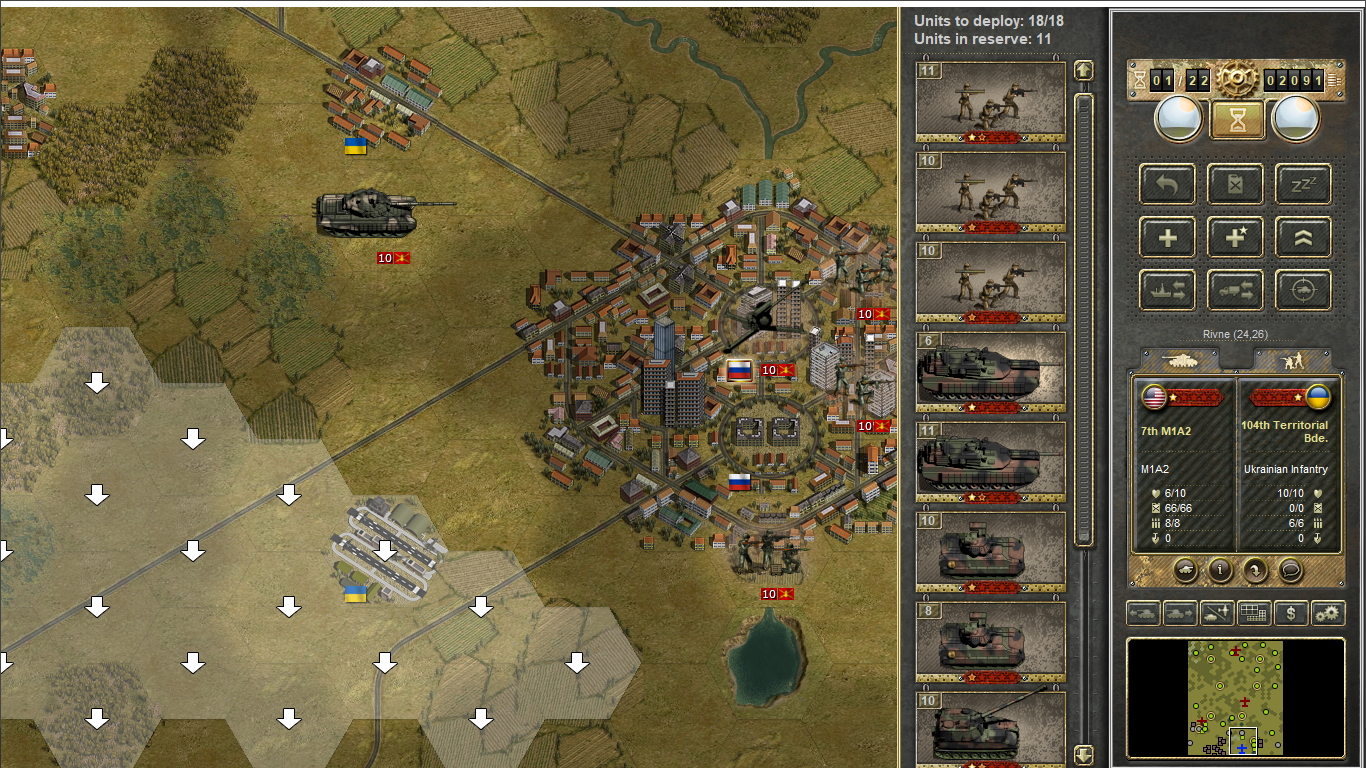Open the grid strategic map button
1366x768 pixels.
pos(1254,613)
